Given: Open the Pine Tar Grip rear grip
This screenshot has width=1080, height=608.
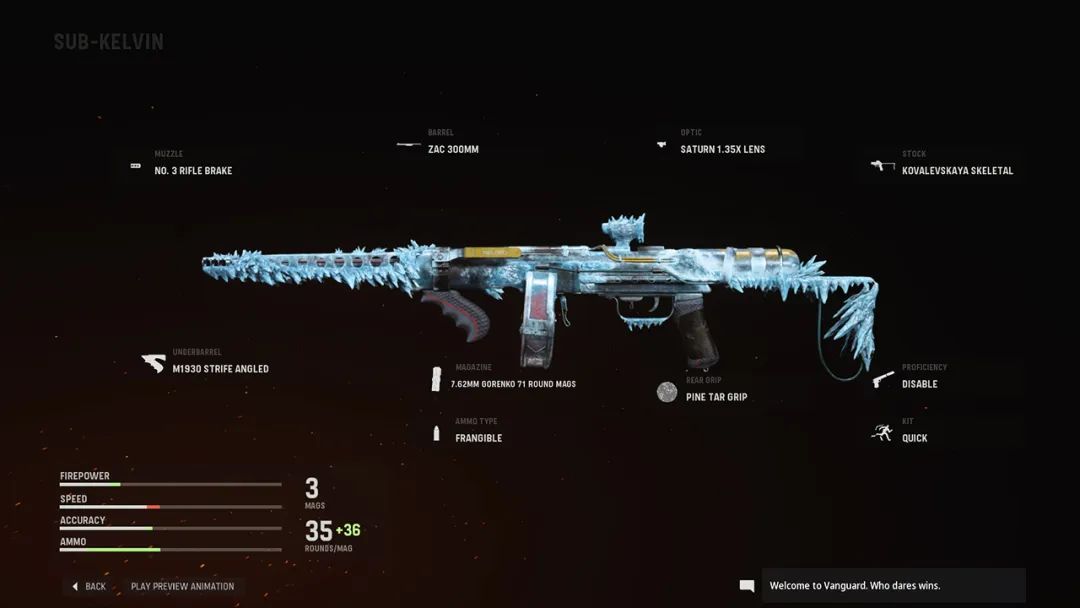Looking at the screenshot, I should click(x=716, y=397).
